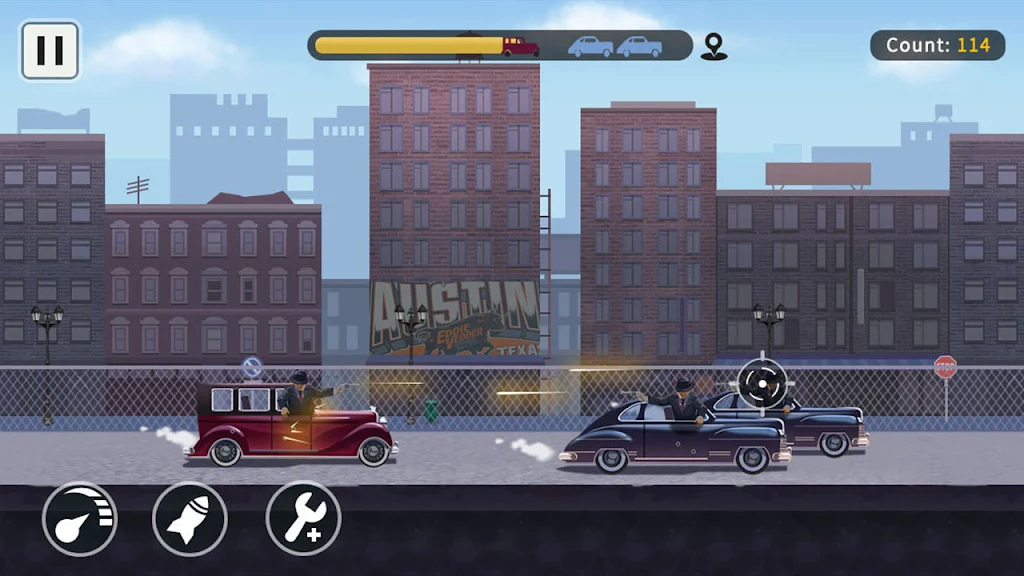Activate the speed boost ability

[80, 519]
